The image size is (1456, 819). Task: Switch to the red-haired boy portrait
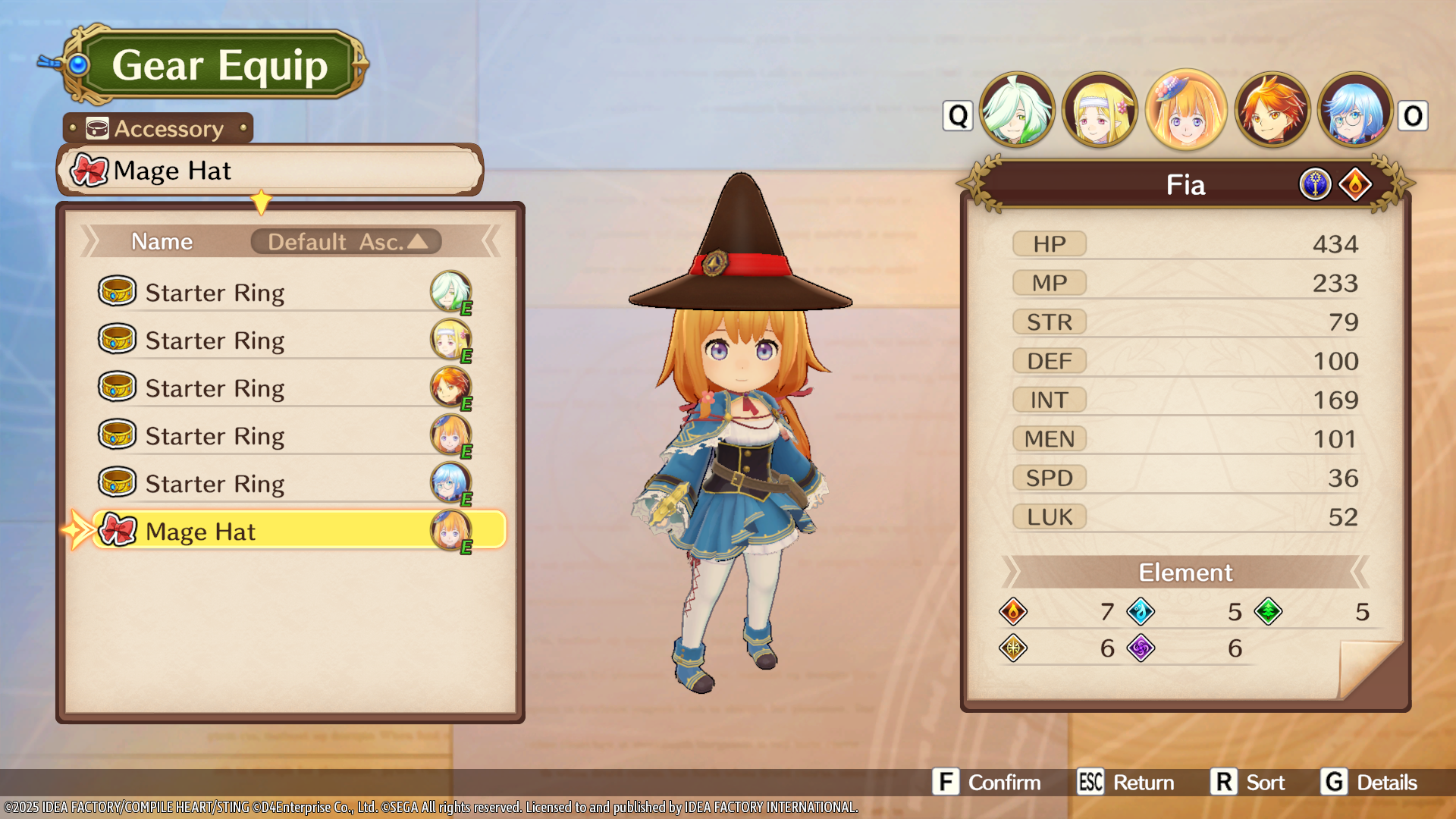[1272, 111]
